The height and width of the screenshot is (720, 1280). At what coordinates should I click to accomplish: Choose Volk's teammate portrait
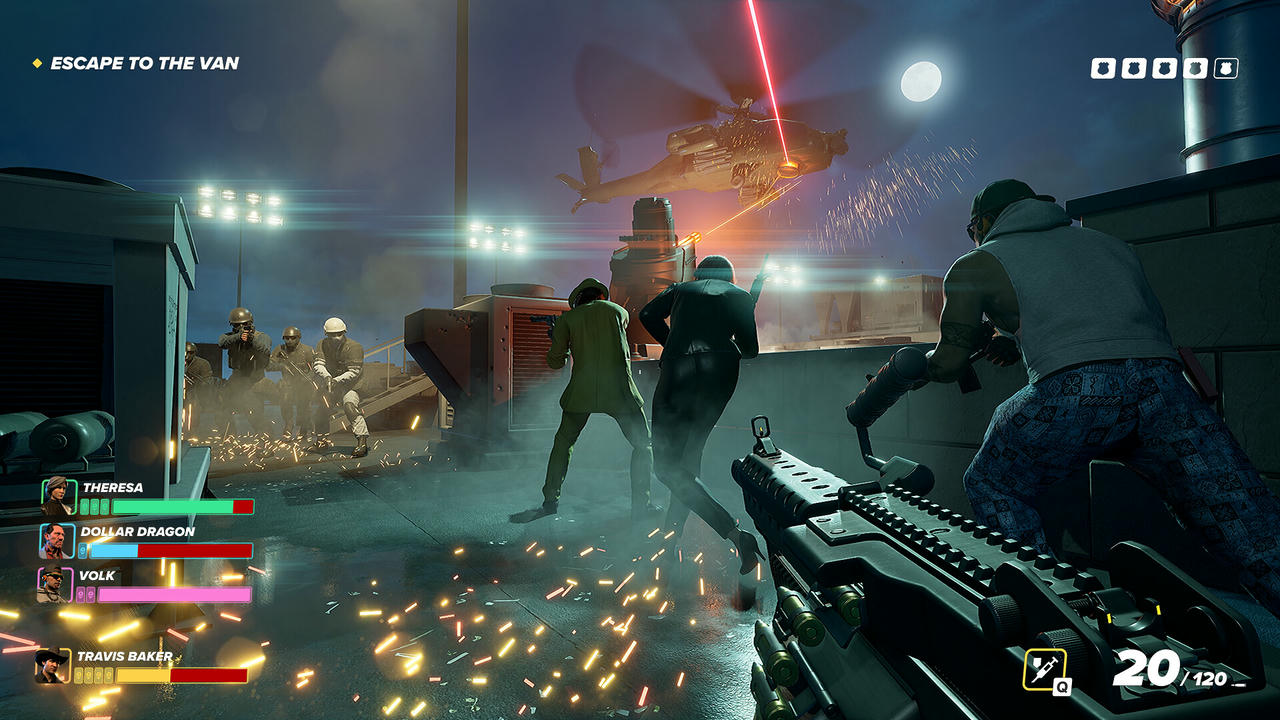coord(55,585)
